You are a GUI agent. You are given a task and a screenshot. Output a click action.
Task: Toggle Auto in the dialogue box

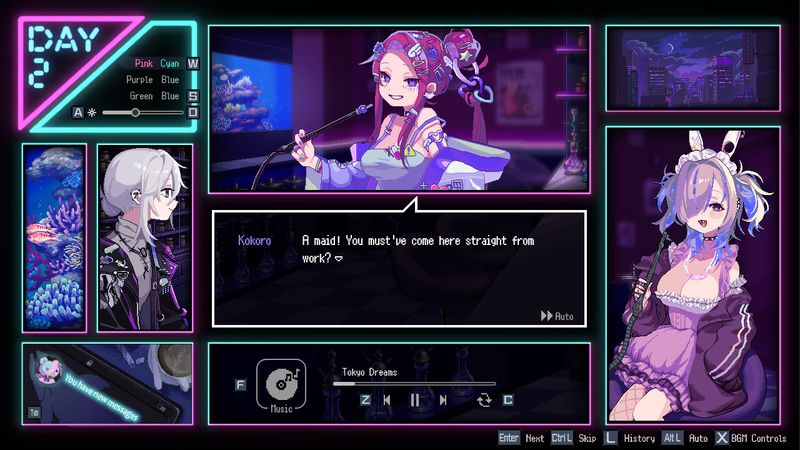557,316
